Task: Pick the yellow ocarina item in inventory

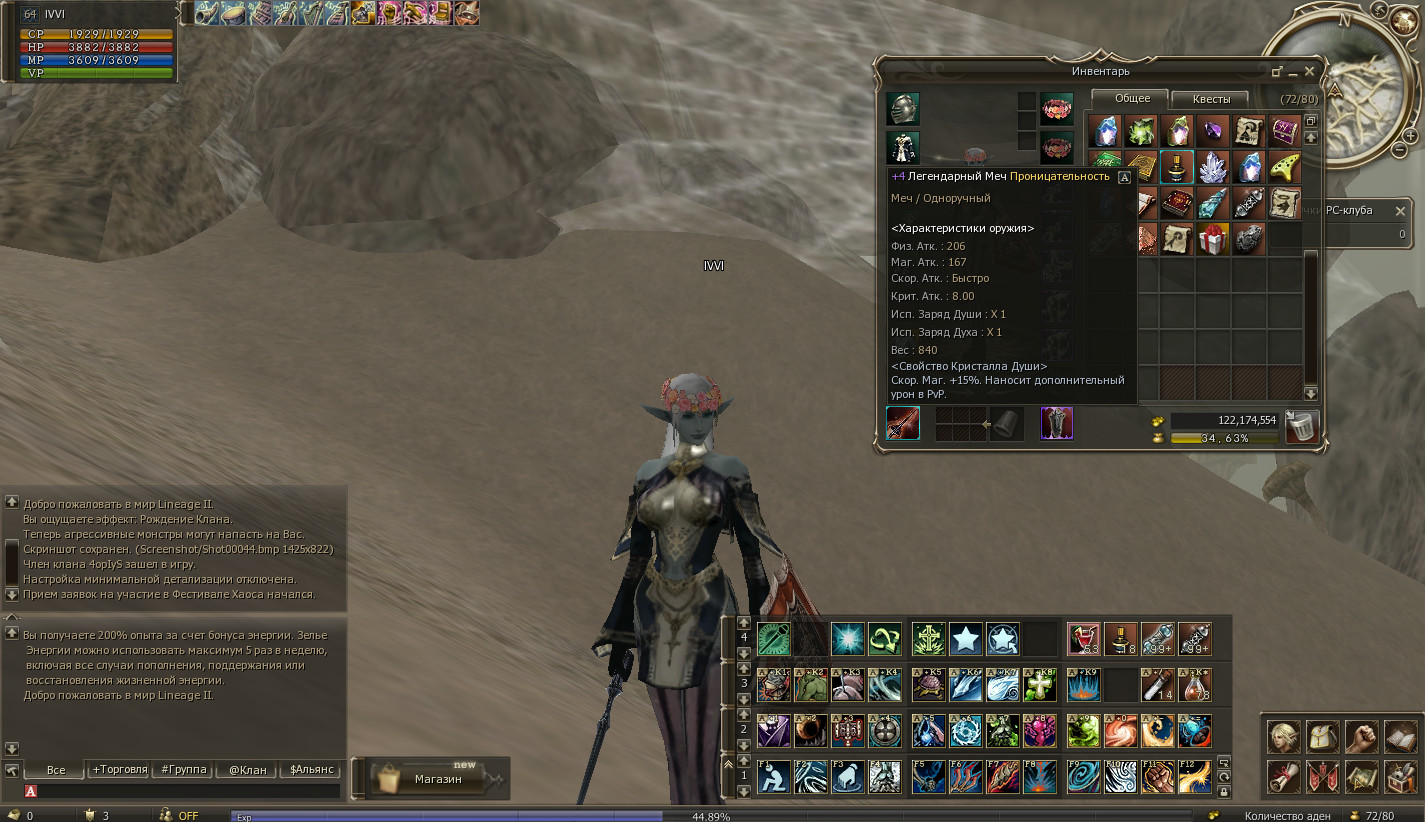Action: [1284, 167]
